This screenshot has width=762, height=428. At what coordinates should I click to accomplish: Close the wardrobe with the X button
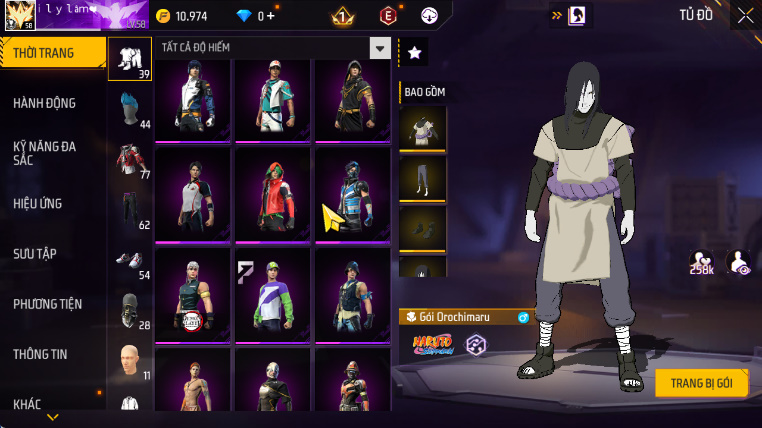(x=746, y=15)
